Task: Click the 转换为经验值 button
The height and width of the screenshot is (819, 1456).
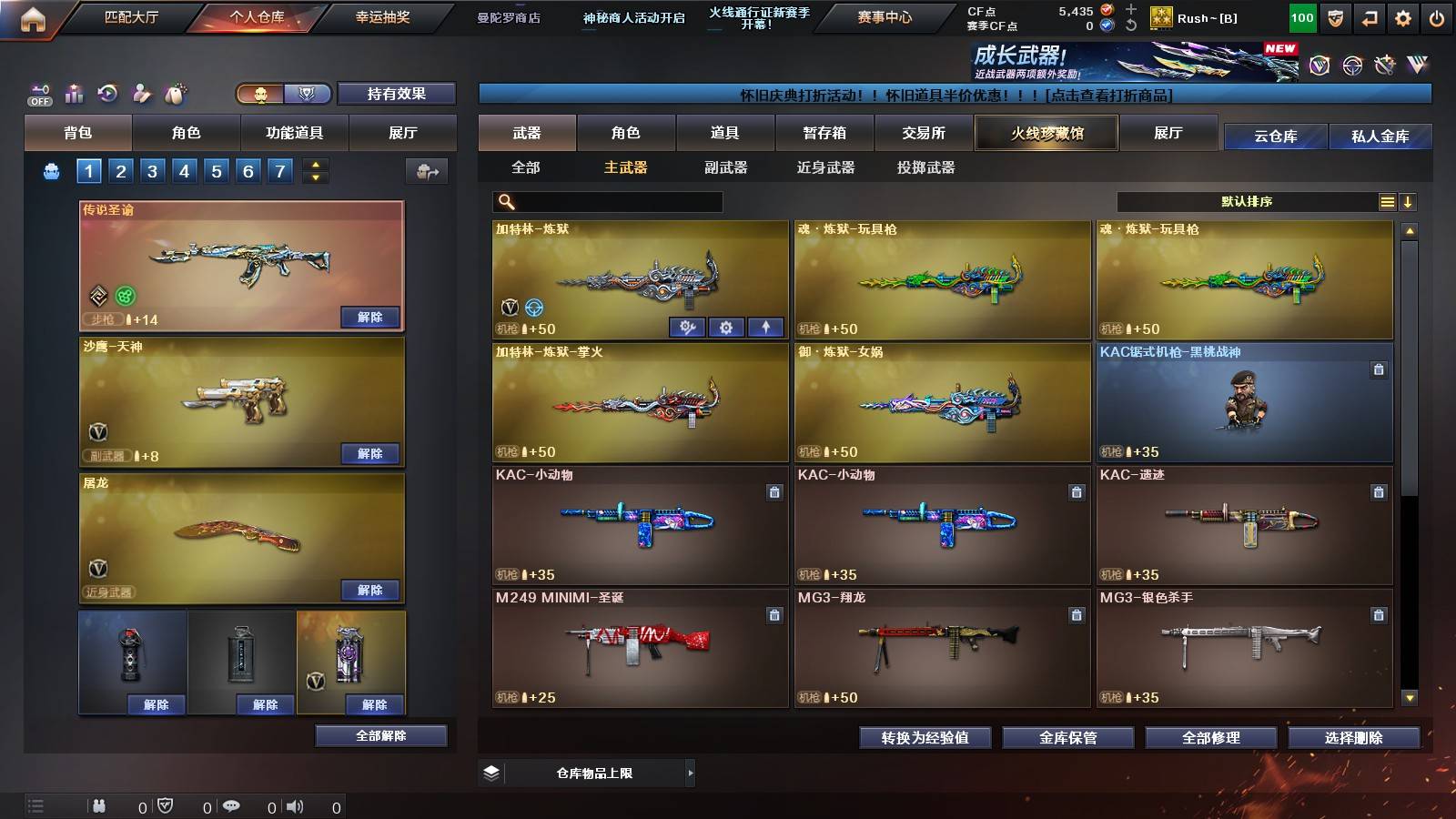Action: click(925, 739)
